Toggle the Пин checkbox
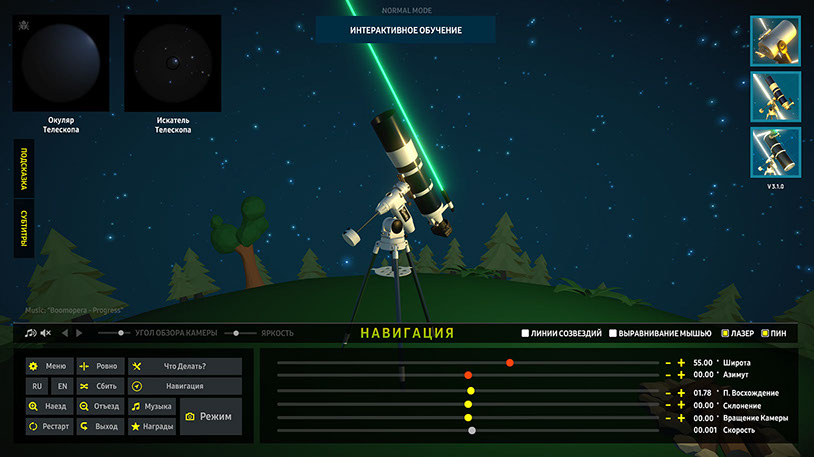 pos(766,333)
